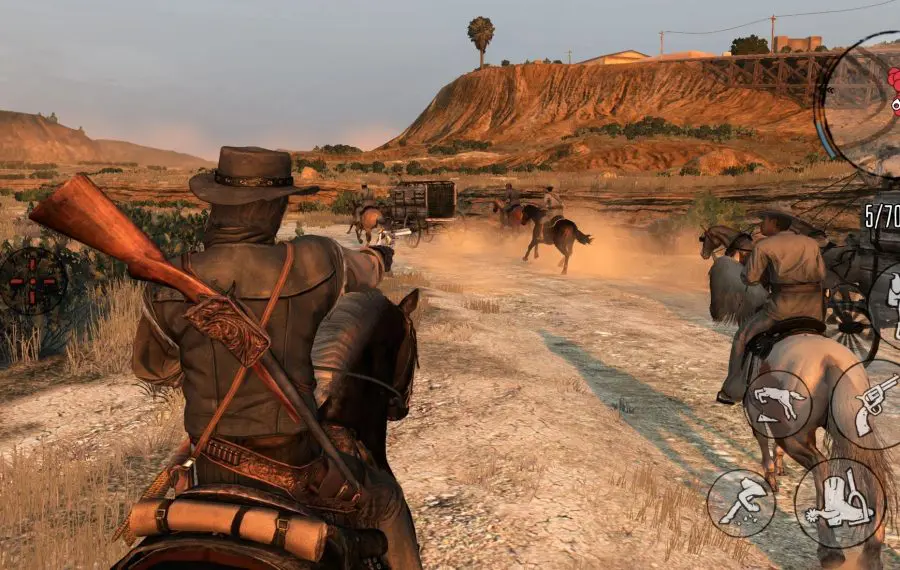
Task: Activate the horse icon button
Action: point(777,403)
